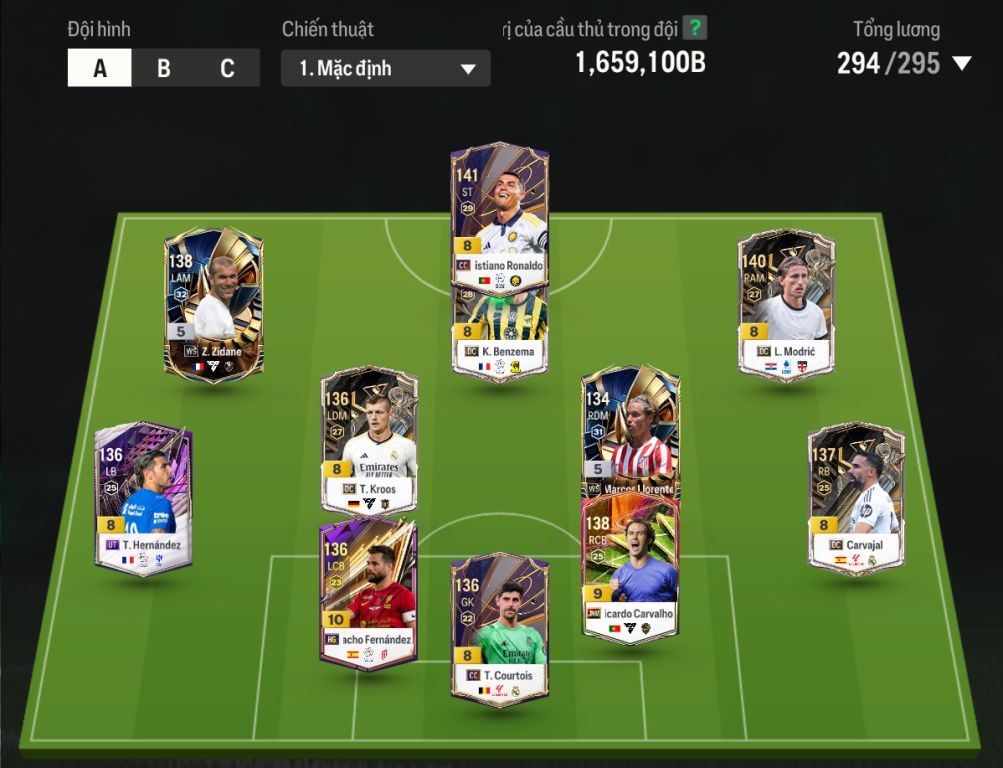This screenshot has height=768, width=1003.
Task: Switch to squad tab B
Action: 164,69
